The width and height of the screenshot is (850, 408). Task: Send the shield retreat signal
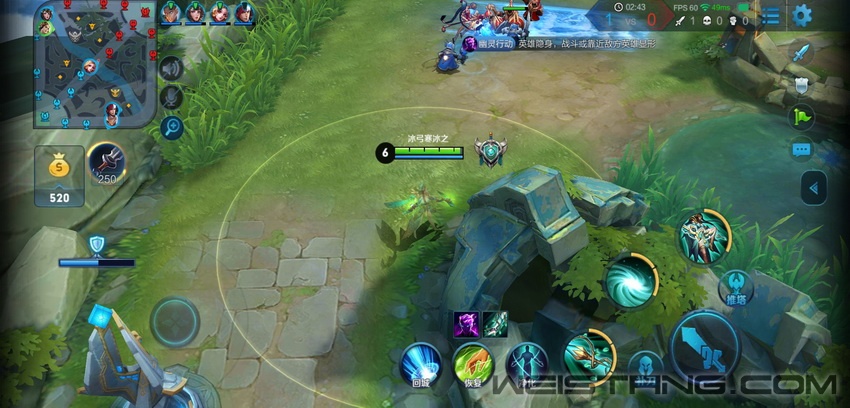pos(801,85)
